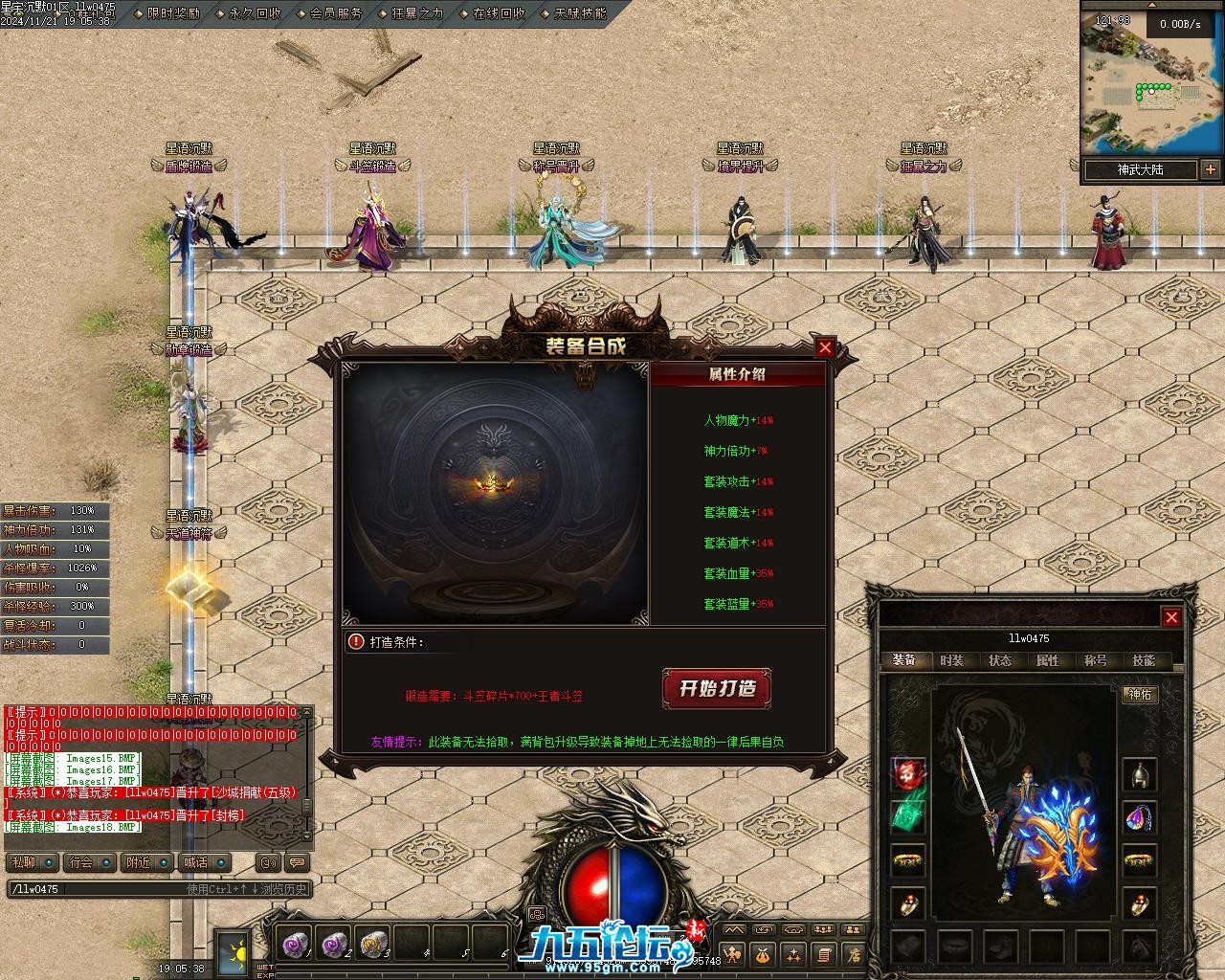The height and width of the screenshot is (980, 1225).
Task: Open the 限时奖励 top menu
Action: [174, 13]
